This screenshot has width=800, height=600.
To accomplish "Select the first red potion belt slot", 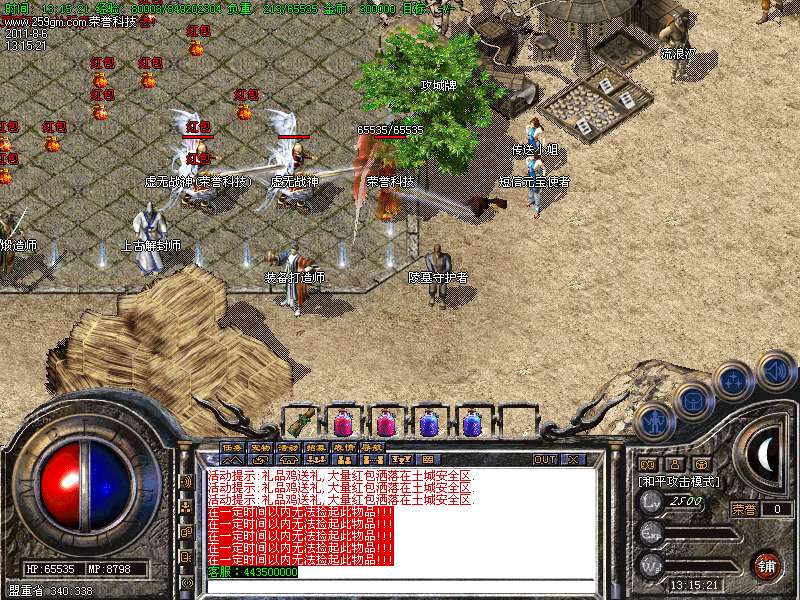I will pyautogui.click(x=343, y=422).
